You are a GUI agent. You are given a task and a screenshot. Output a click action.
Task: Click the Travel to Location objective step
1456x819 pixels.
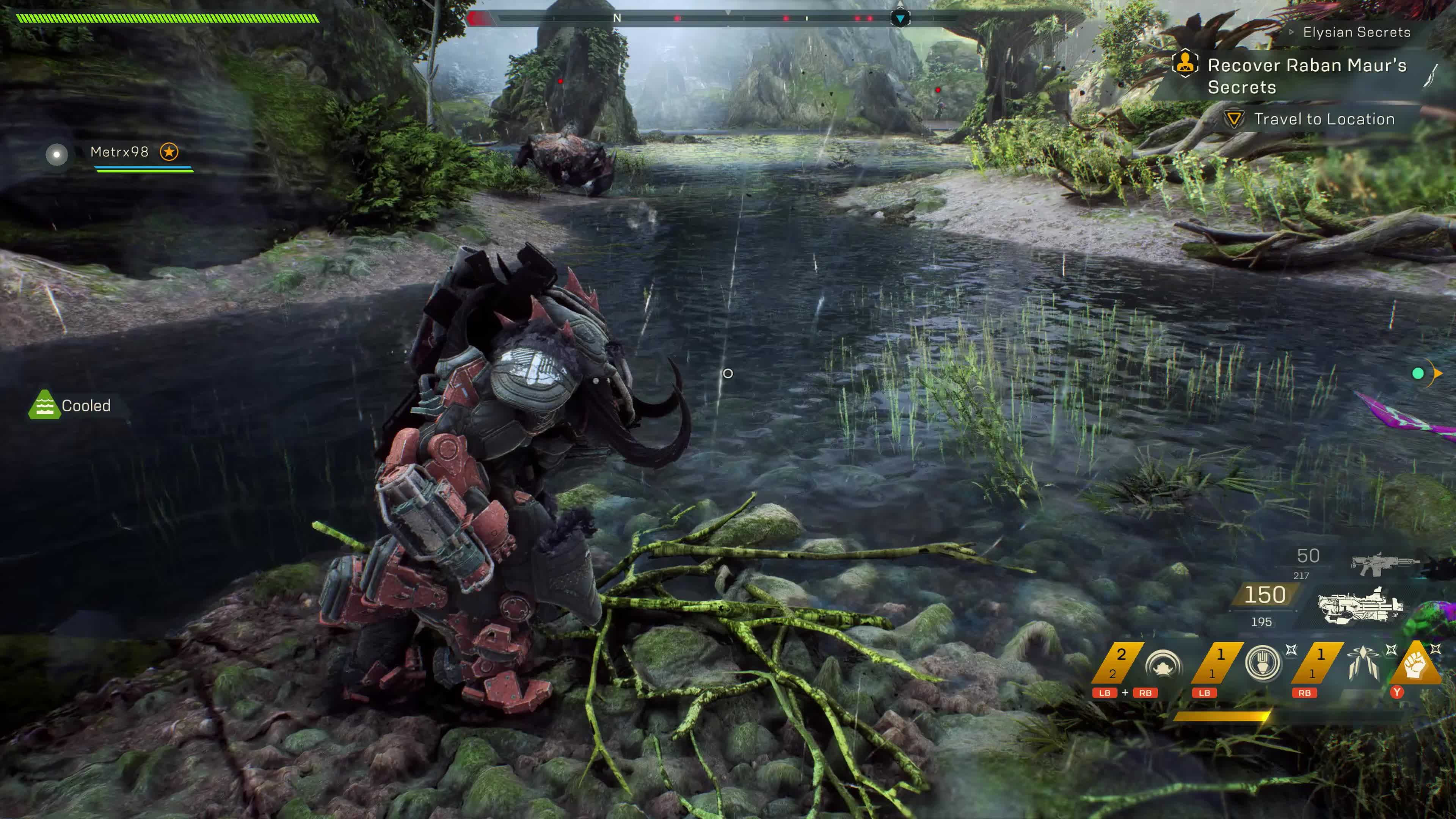1324,119
